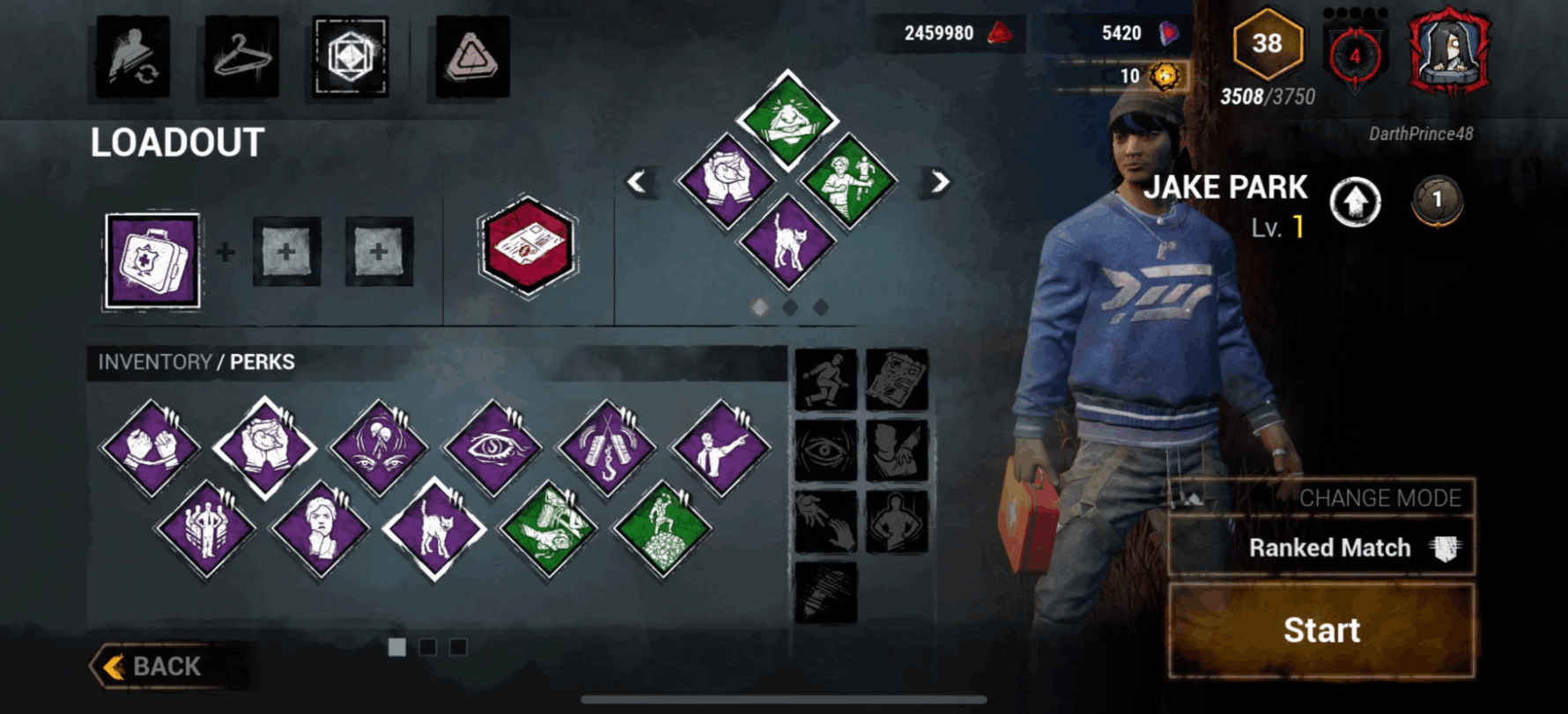The width and height of the screenshot is (1568, 714).
Task: Select the purple med-kit item slot
Action: 152,261
